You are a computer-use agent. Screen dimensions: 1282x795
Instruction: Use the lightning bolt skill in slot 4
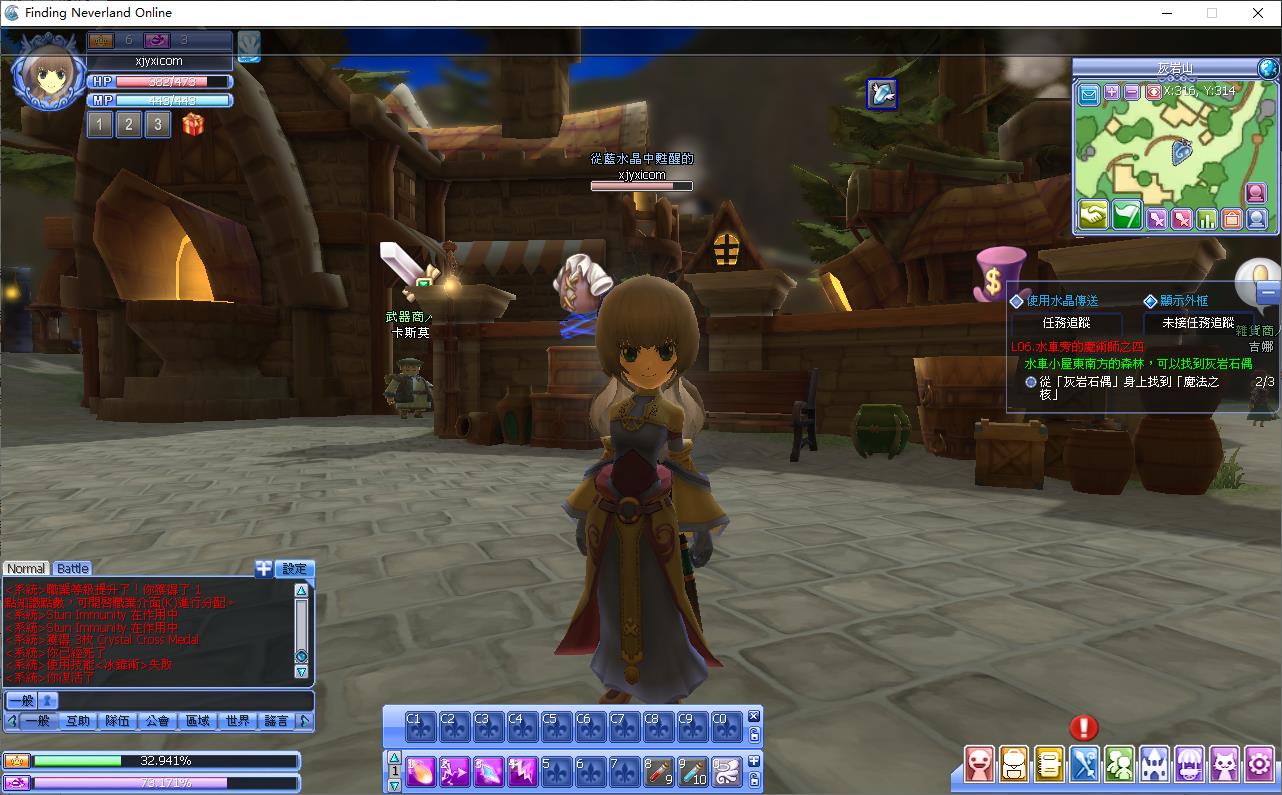point(523,771)
